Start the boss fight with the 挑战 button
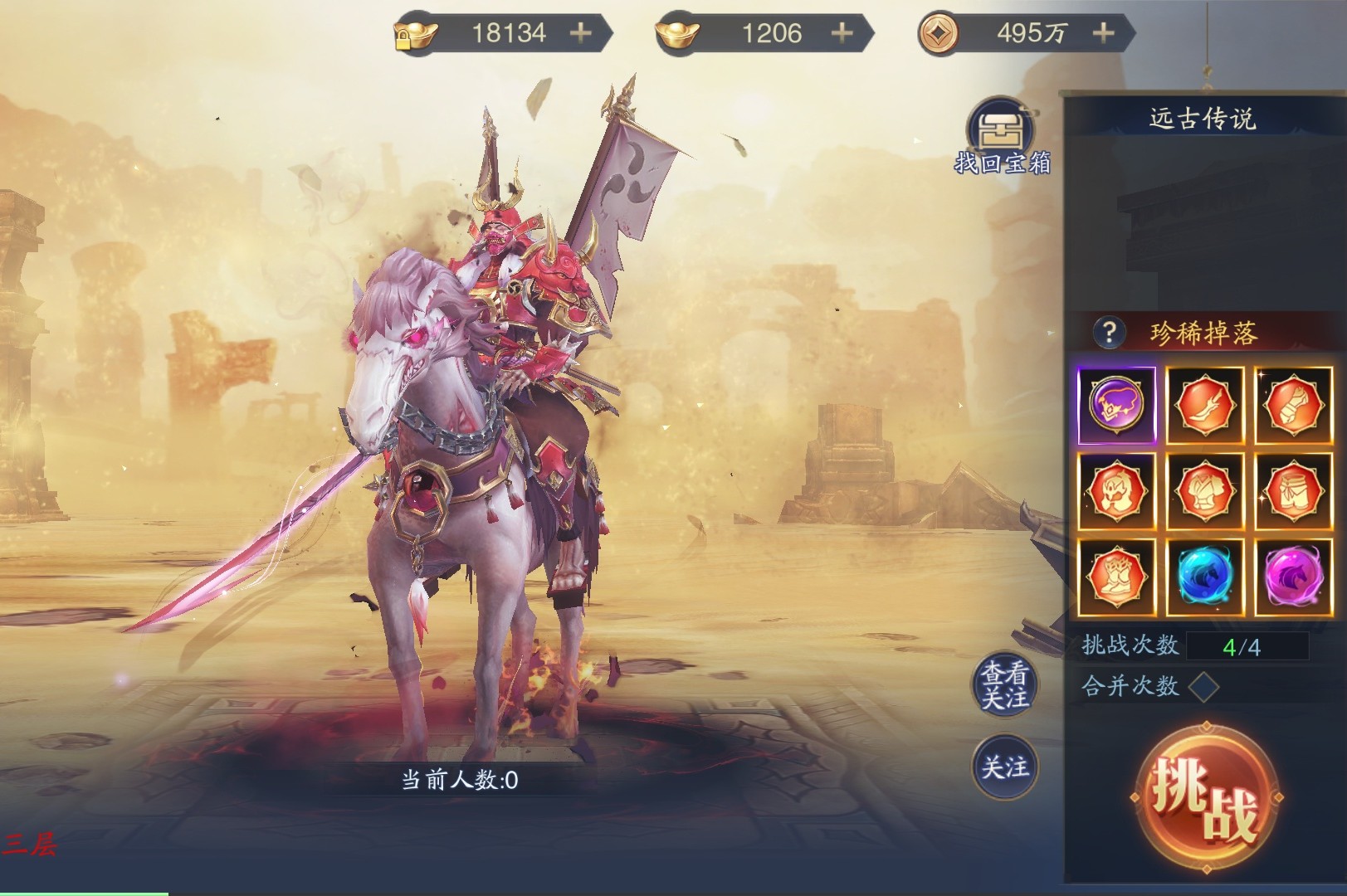Viewport: 1347px width, 896px height. click(1204, 796)
